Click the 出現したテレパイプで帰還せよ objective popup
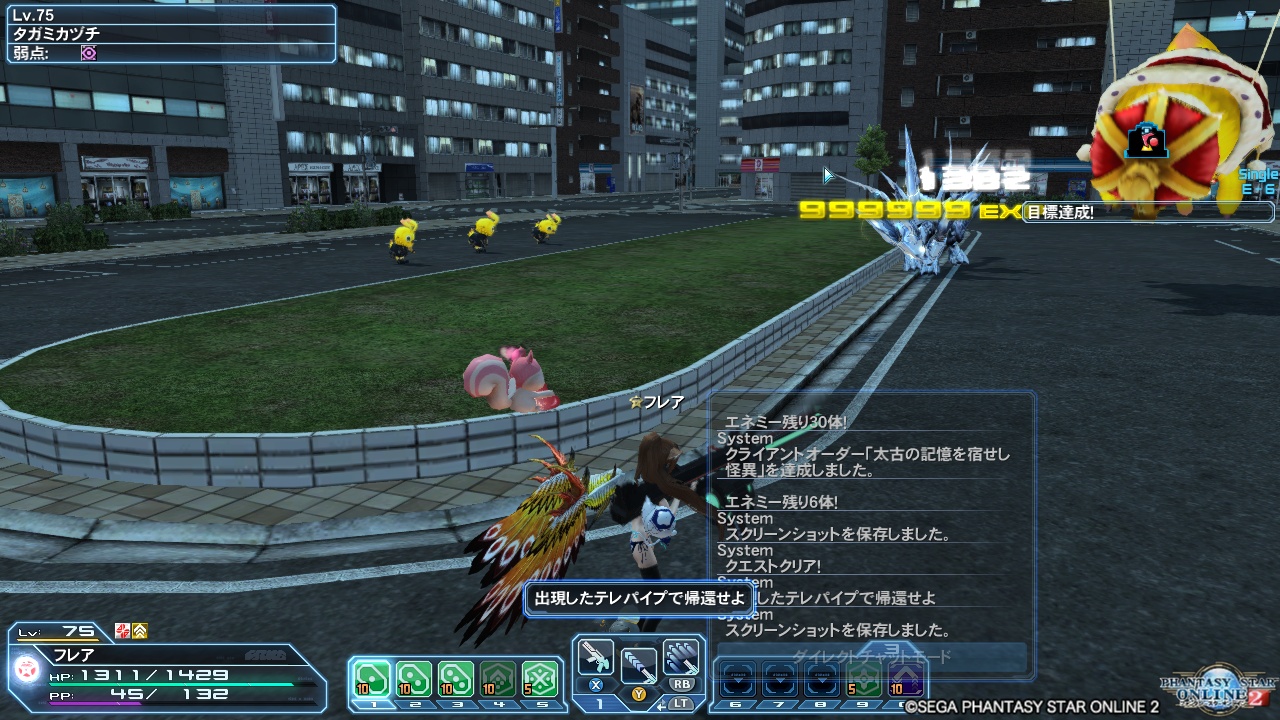This screenshot has height=720, width=1280. [x=638, y=597]
